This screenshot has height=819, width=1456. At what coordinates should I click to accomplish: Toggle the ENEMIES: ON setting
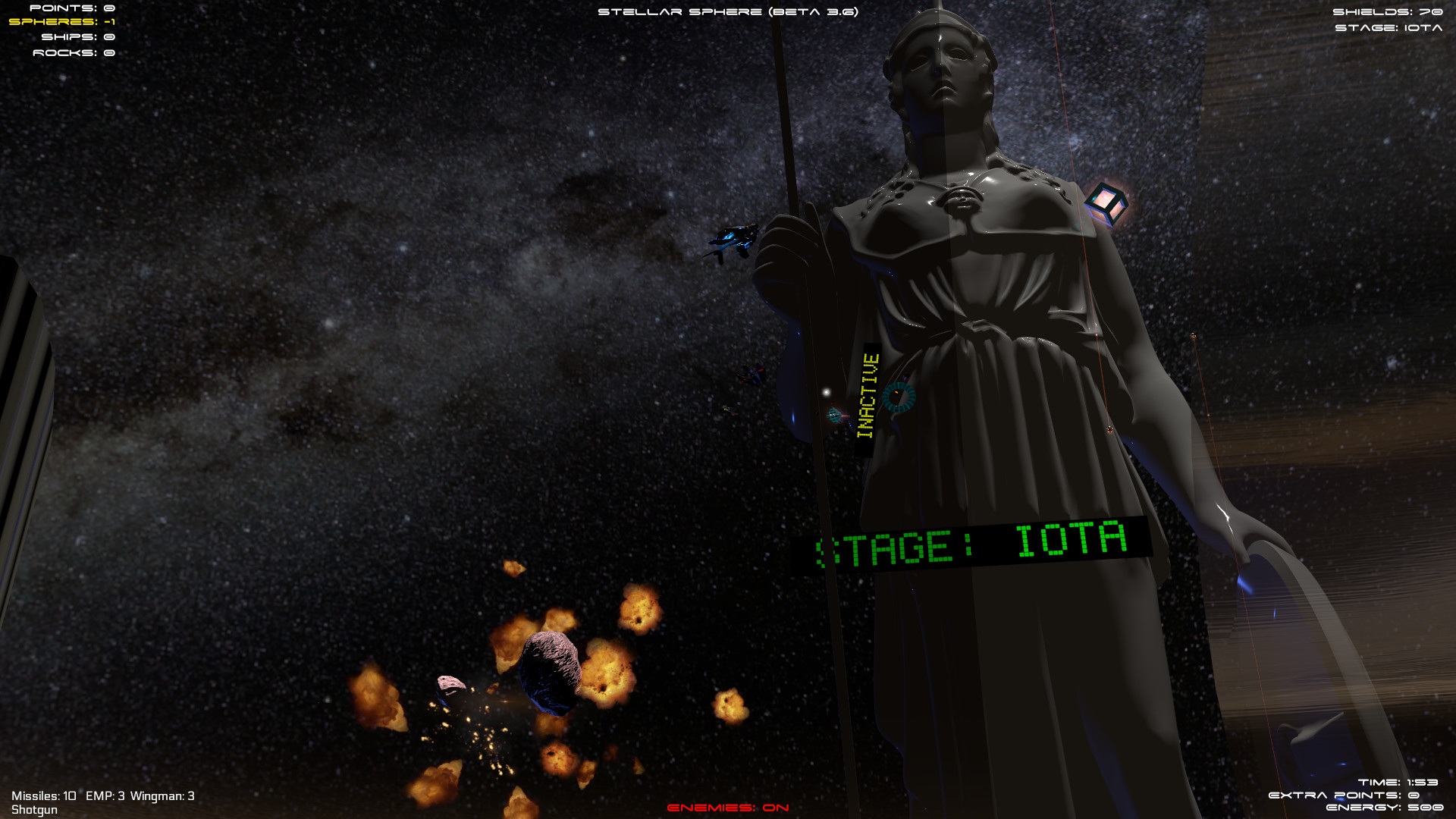pos(726,807)
